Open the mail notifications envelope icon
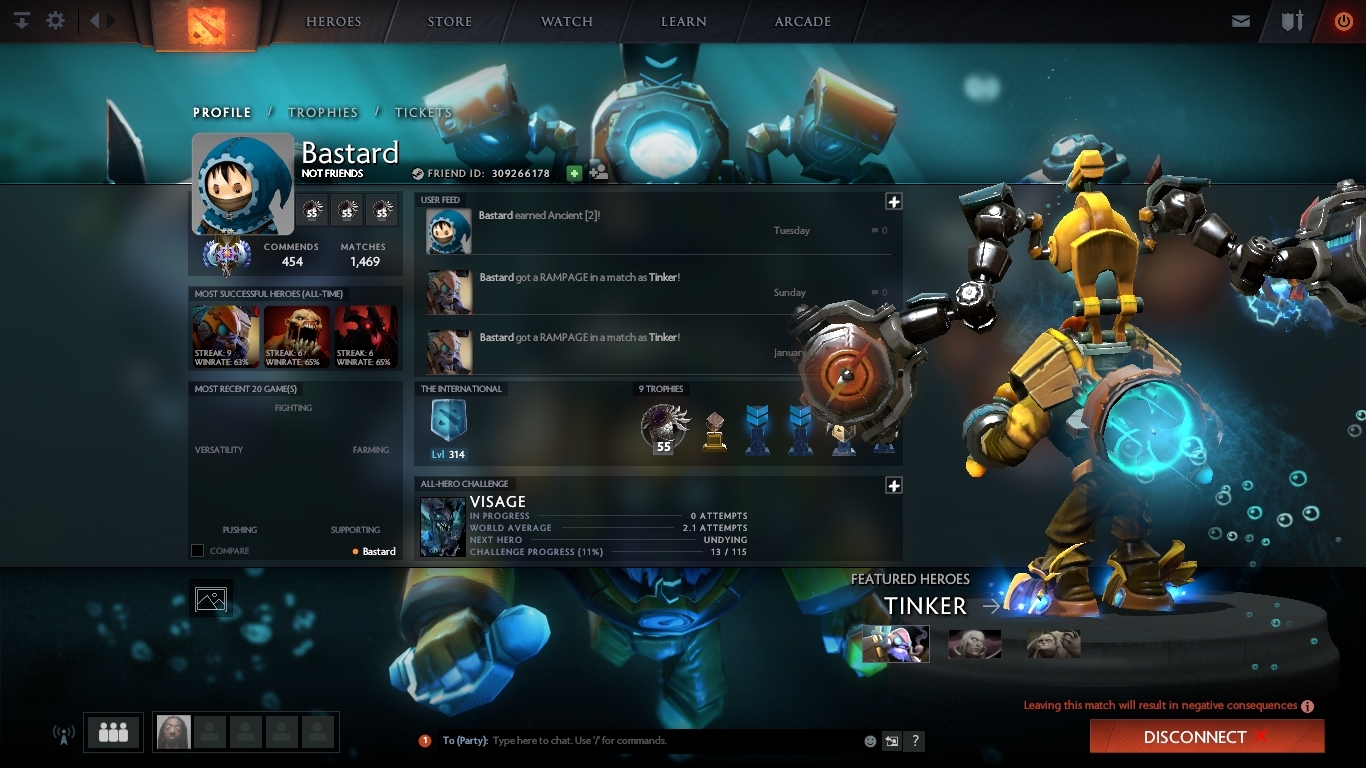The width and height of the screenshot is (1366, 768). [1241, 20]
